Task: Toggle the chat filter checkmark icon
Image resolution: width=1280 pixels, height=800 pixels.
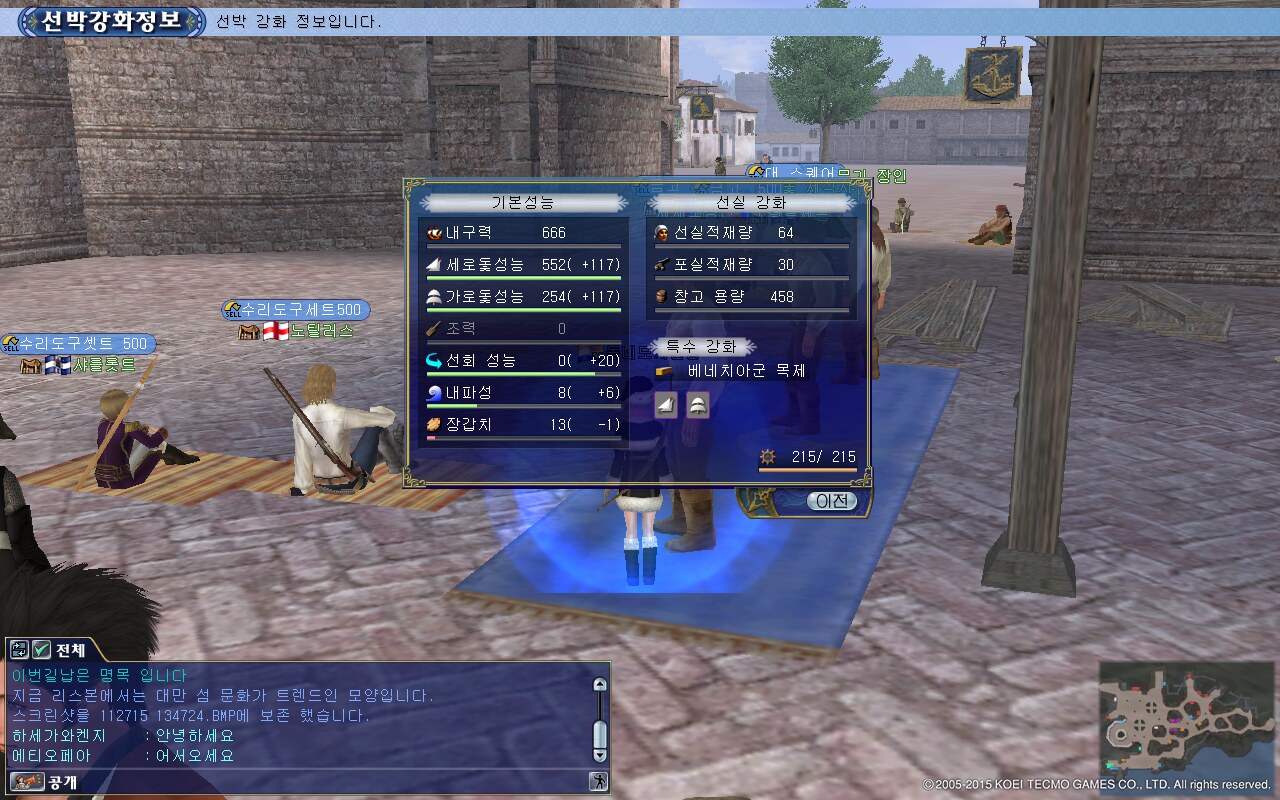Action: tap(42, 649)
